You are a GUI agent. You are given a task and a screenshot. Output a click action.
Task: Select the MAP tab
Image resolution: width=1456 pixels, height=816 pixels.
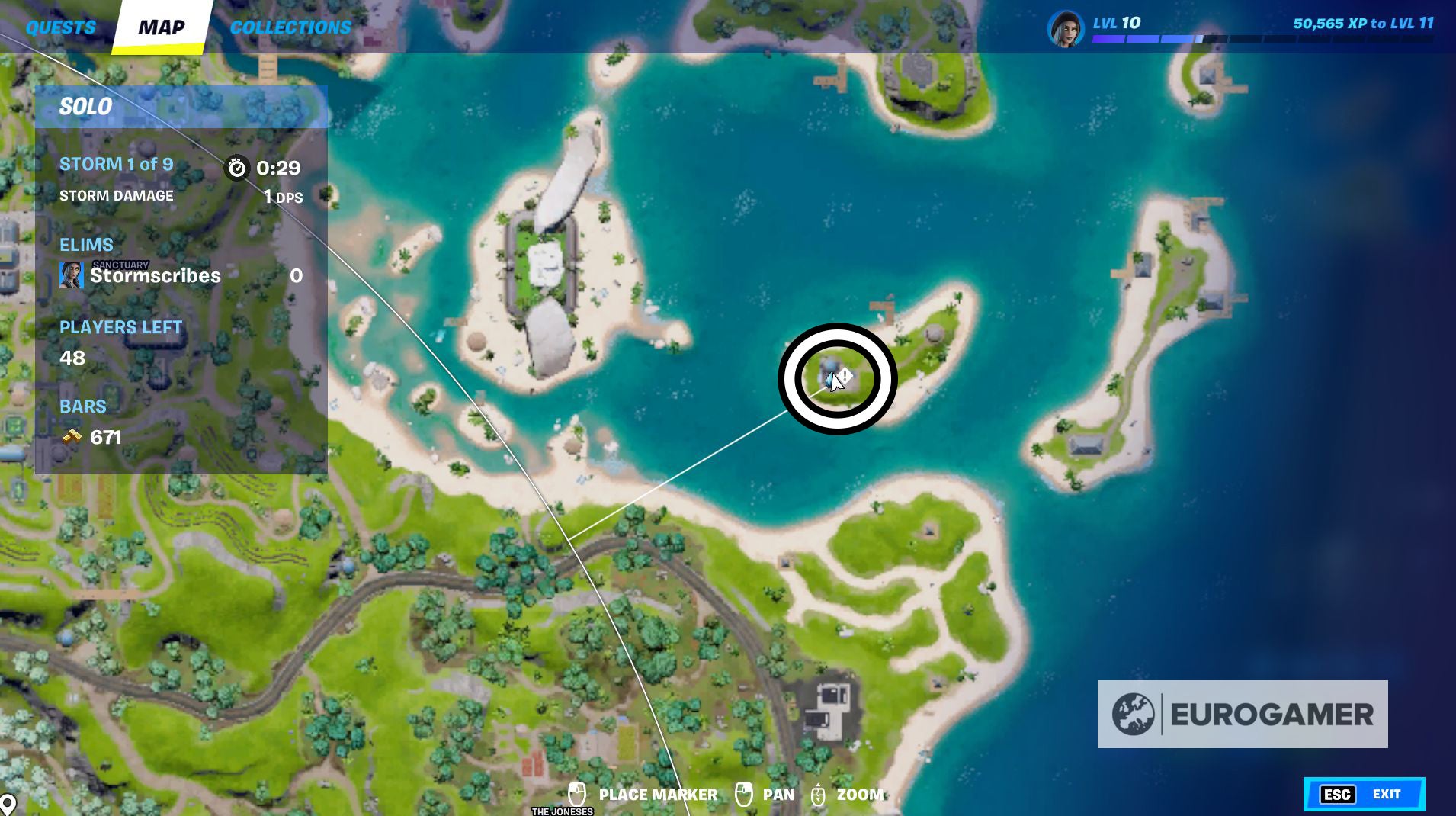(x=161, y=27)
